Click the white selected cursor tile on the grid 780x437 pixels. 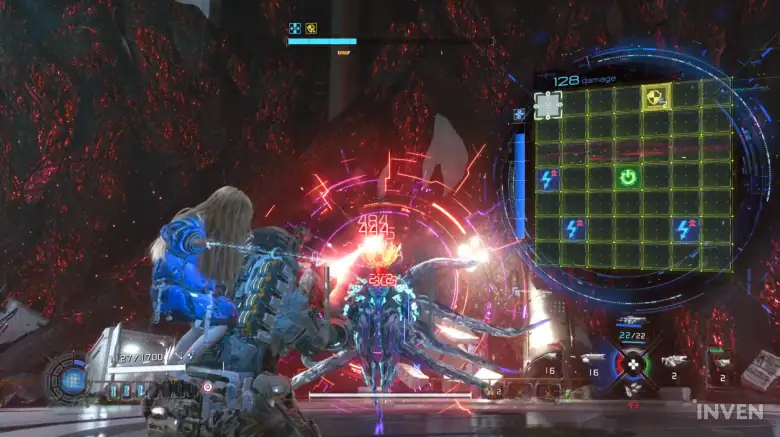click(548, 104)
